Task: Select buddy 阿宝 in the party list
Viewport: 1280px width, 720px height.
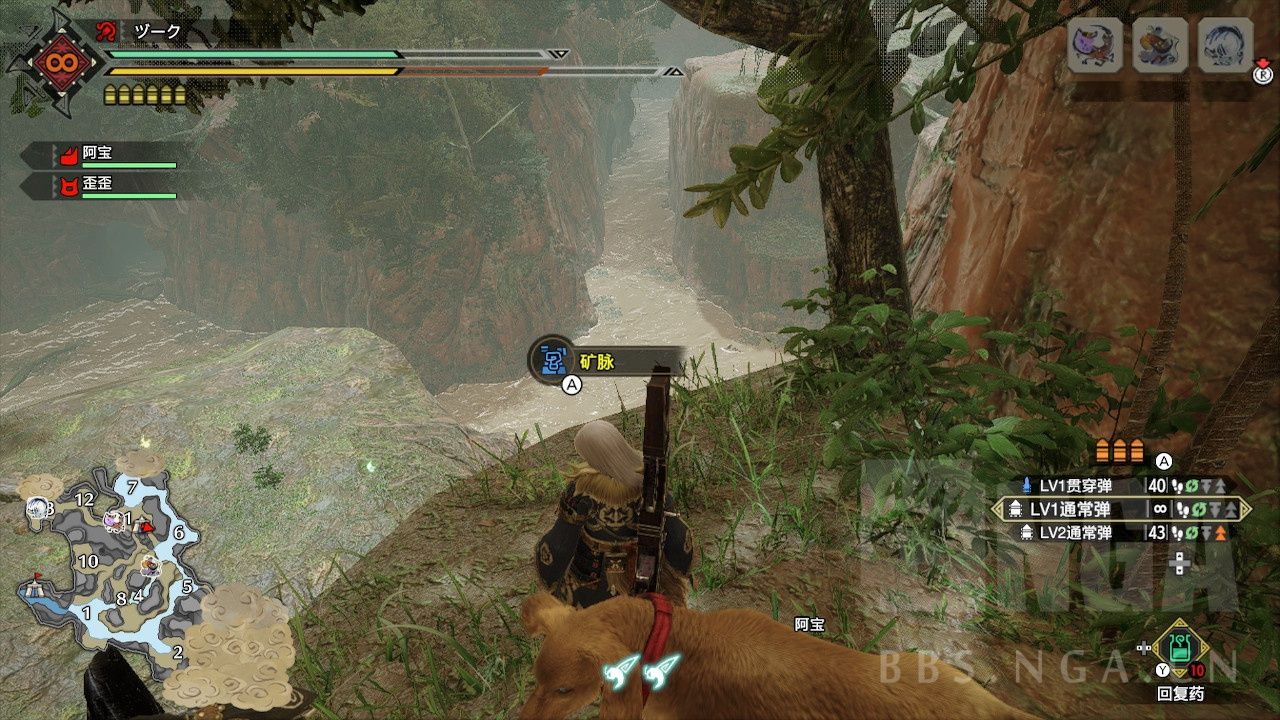Action: (100, 155)
